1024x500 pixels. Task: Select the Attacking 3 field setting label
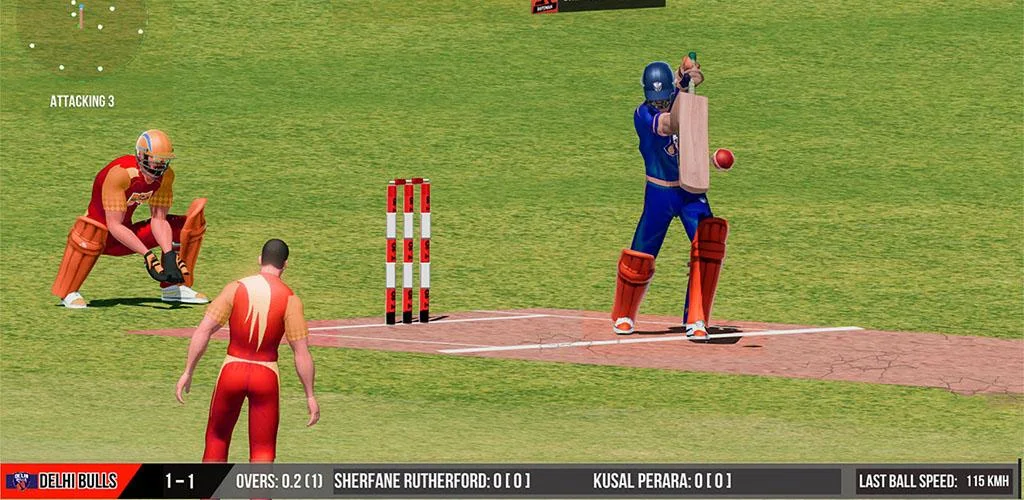(82, 101)
